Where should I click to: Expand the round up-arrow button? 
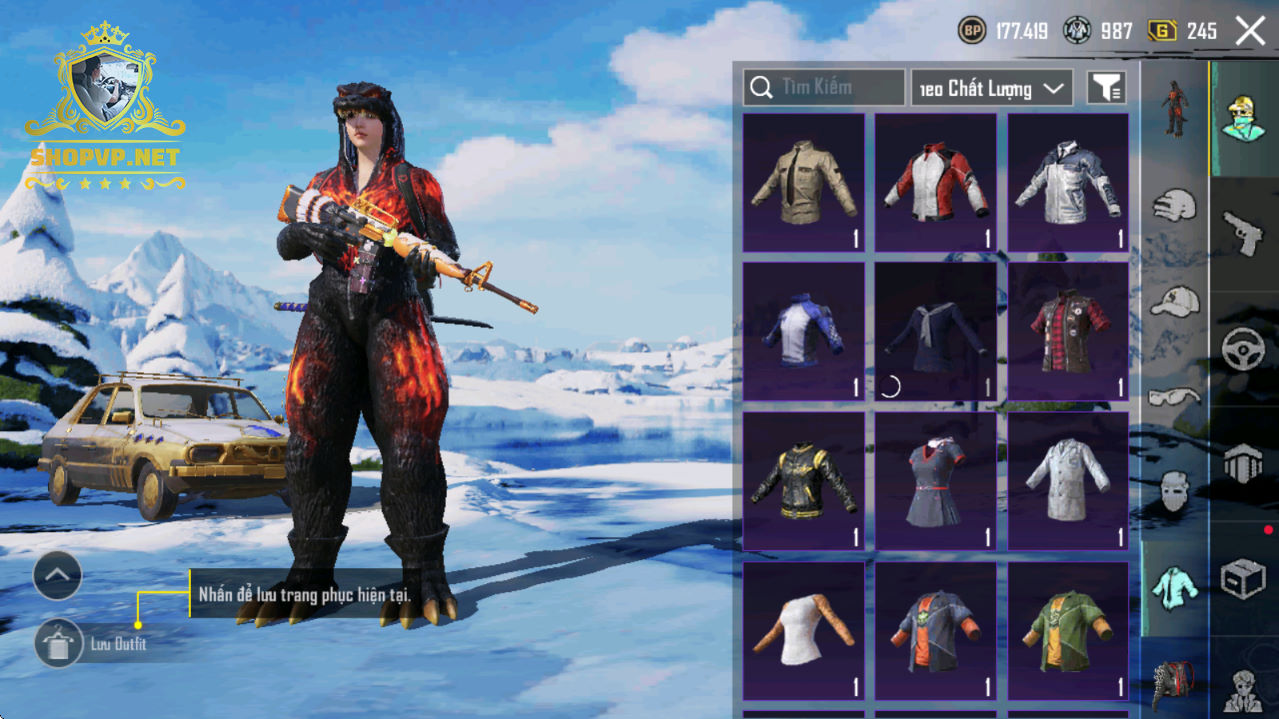[57, 575]
